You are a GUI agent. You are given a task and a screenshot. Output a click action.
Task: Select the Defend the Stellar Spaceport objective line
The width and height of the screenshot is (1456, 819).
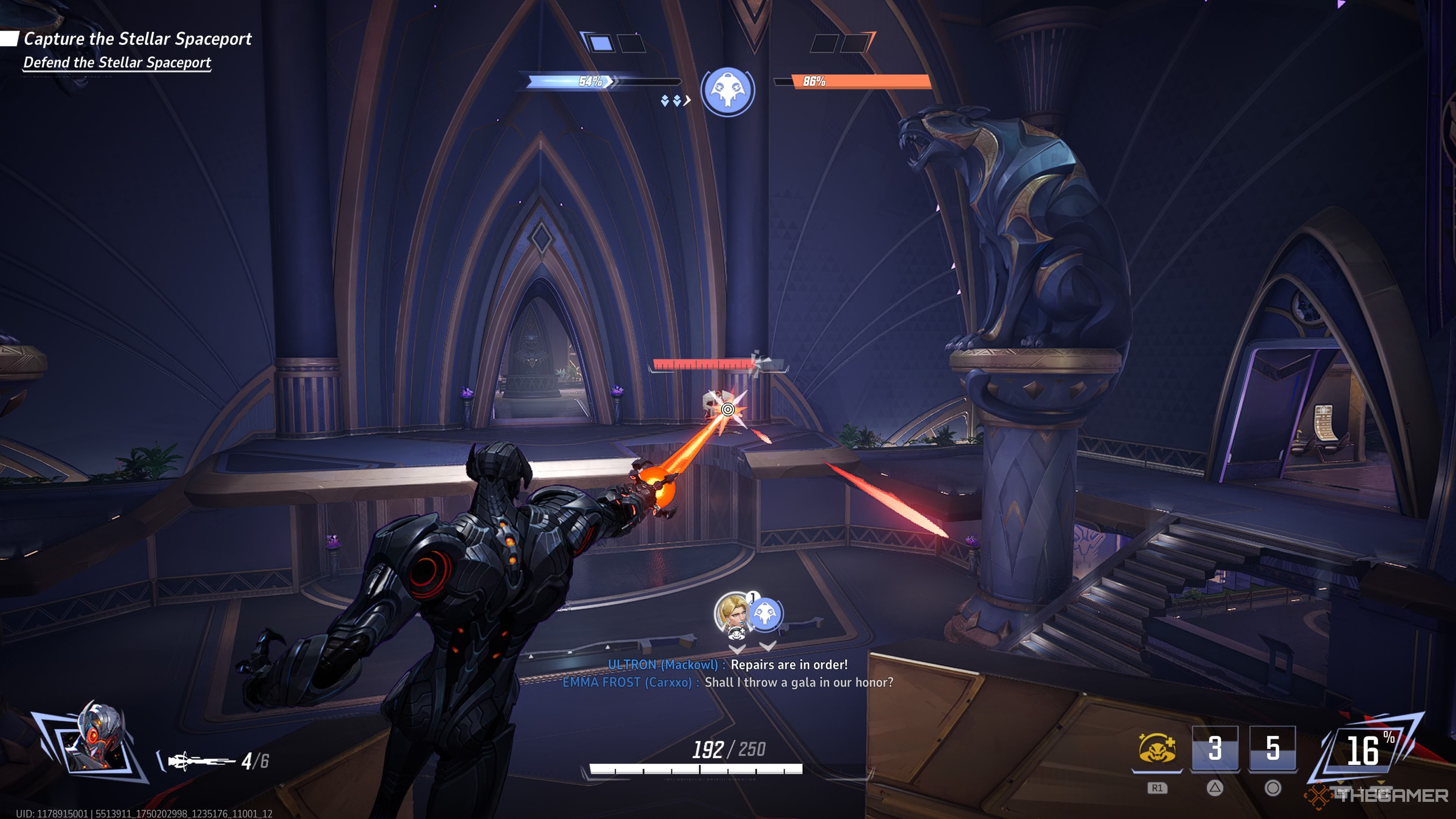(117, 62)
